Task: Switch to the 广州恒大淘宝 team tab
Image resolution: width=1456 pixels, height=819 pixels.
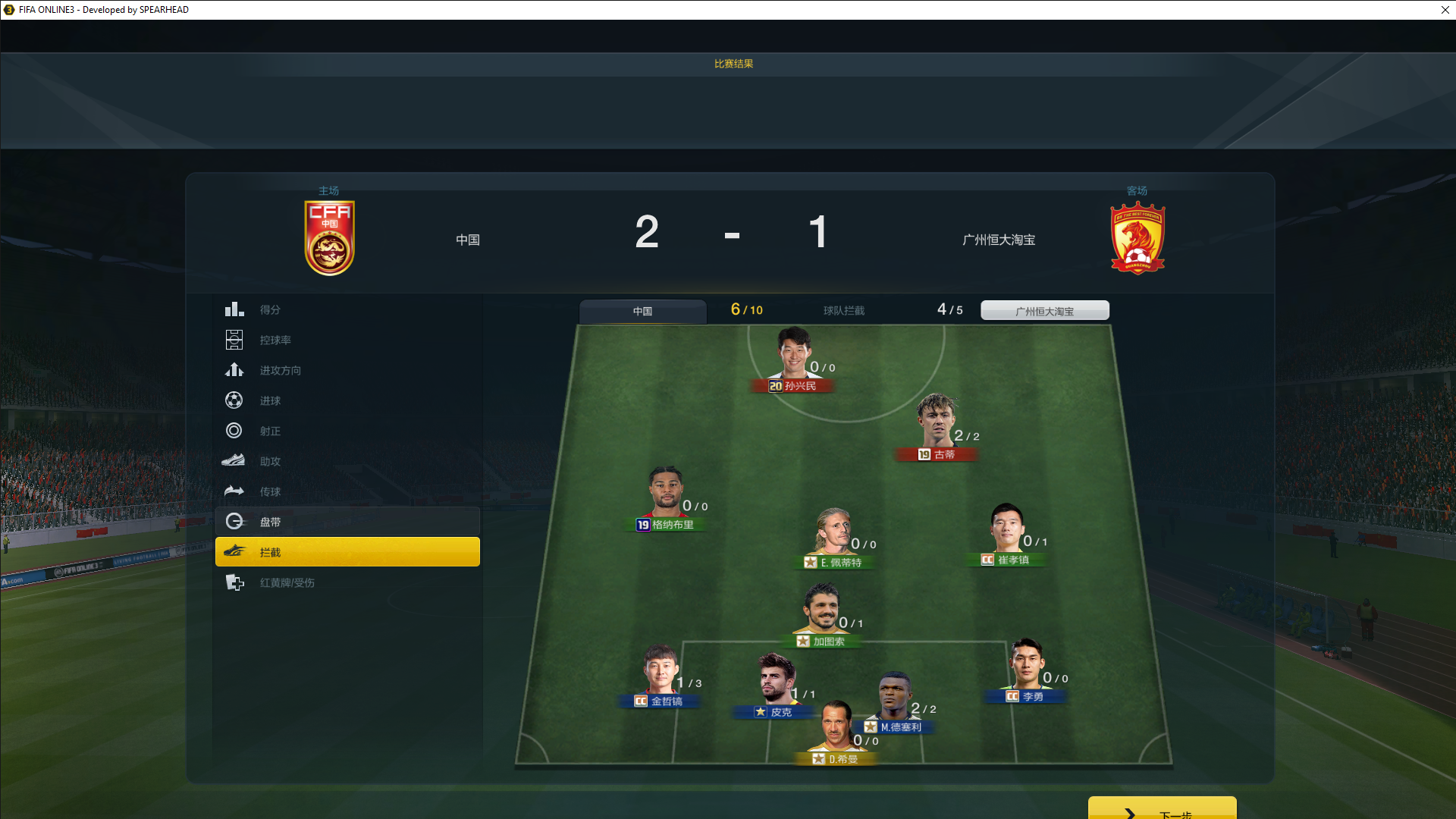Action: pyautogui.click(x=1044, y=311)
